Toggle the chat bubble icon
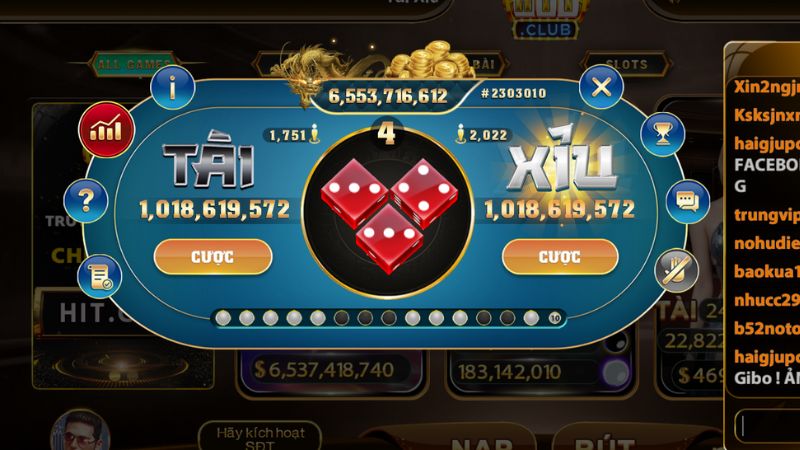This screenshot has height=450, width=800. 686,201
